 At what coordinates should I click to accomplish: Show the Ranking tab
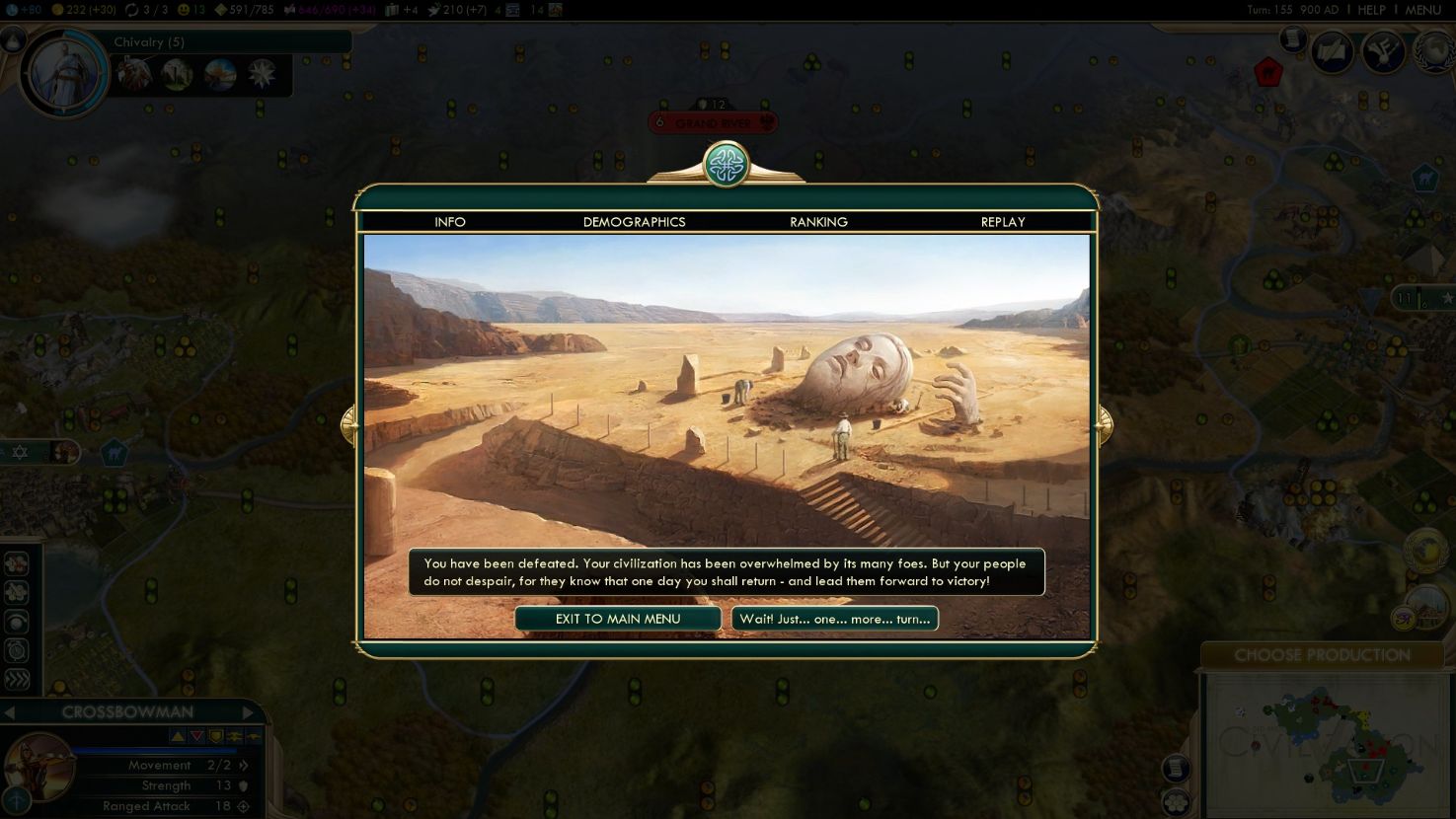[818, 222]
